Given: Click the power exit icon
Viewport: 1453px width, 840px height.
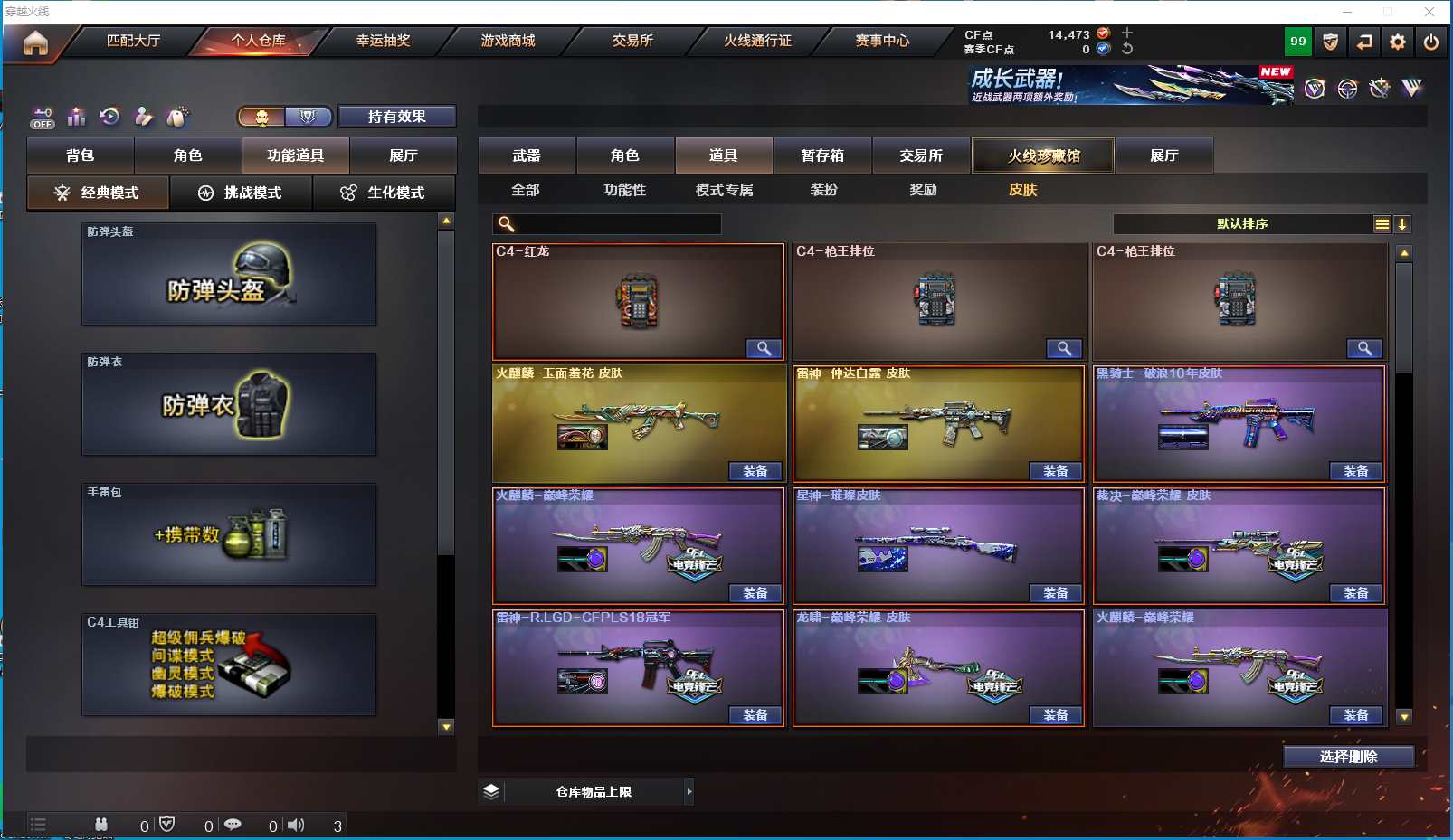Looking at the screenshot, I should pyautogui.click(x=1431, y=42).
